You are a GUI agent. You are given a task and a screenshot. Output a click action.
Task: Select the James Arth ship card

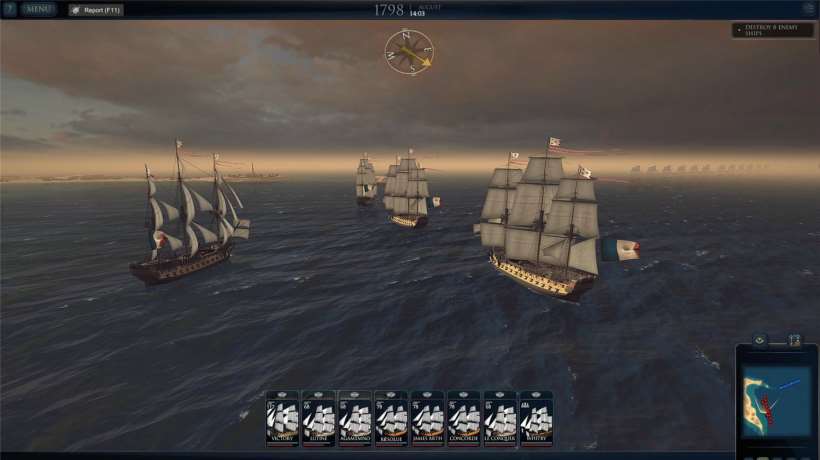click(x=428, y=418)
